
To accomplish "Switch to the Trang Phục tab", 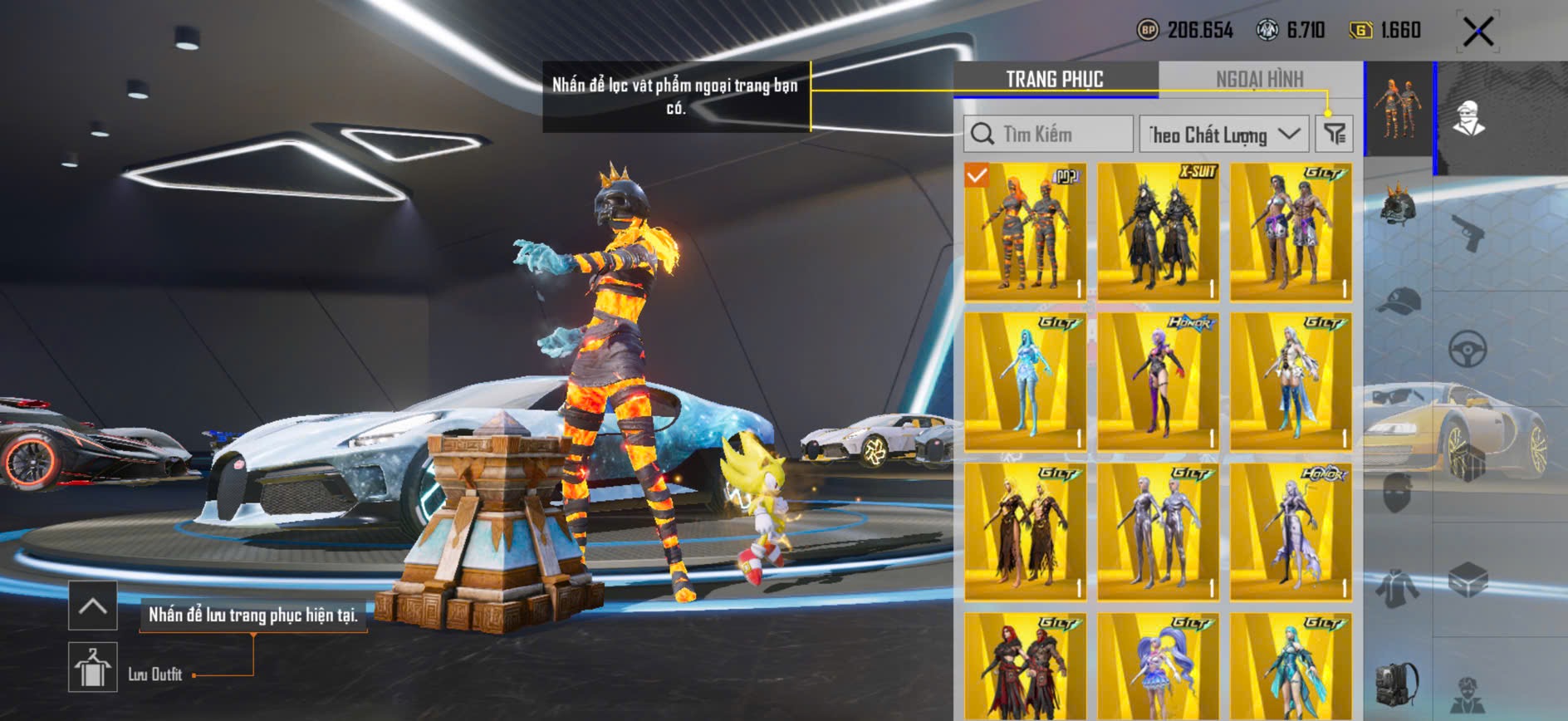I will [x=1054, y=79].
